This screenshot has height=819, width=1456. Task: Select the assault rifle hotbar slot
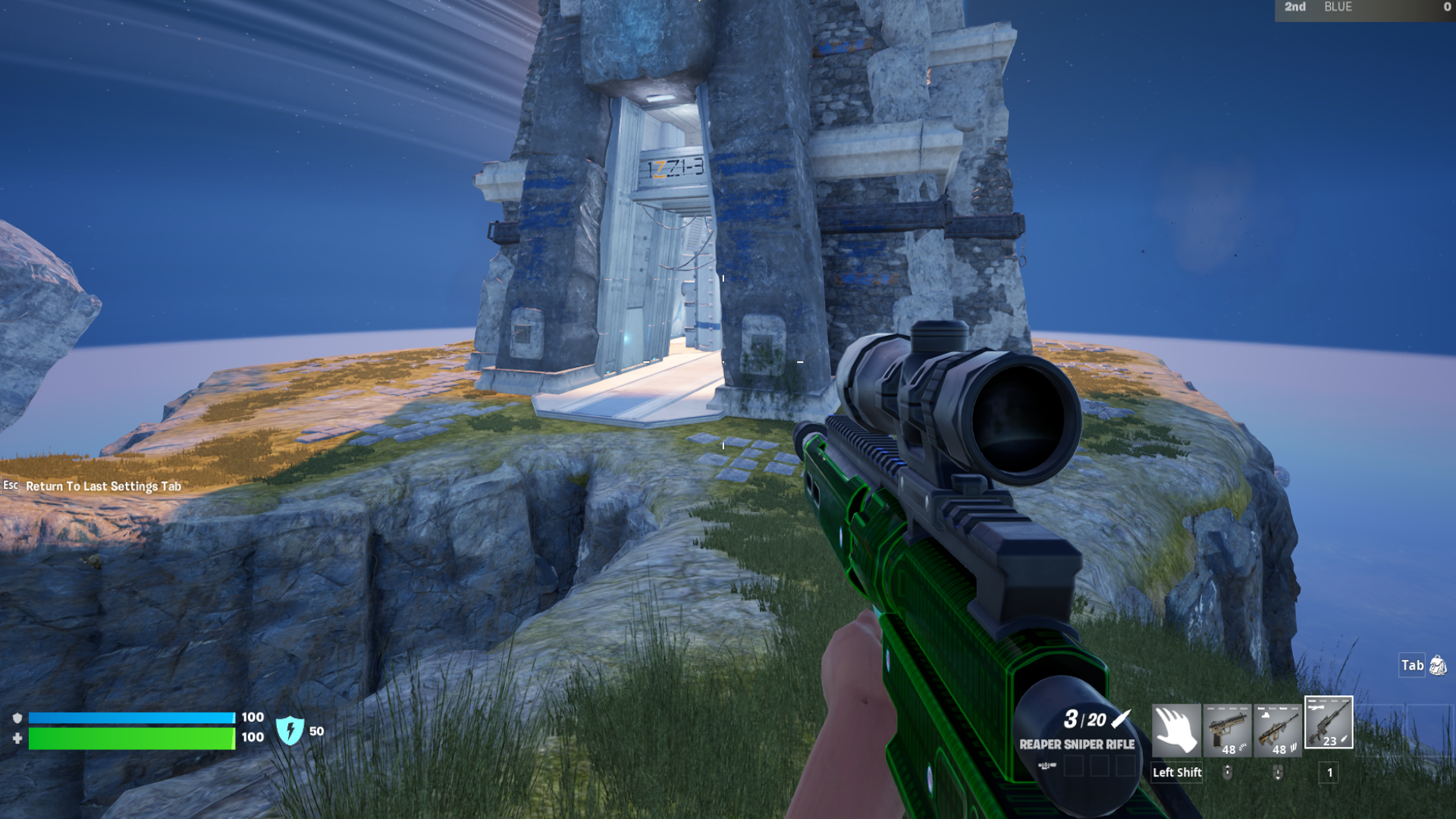click(x=1277, y=730)
